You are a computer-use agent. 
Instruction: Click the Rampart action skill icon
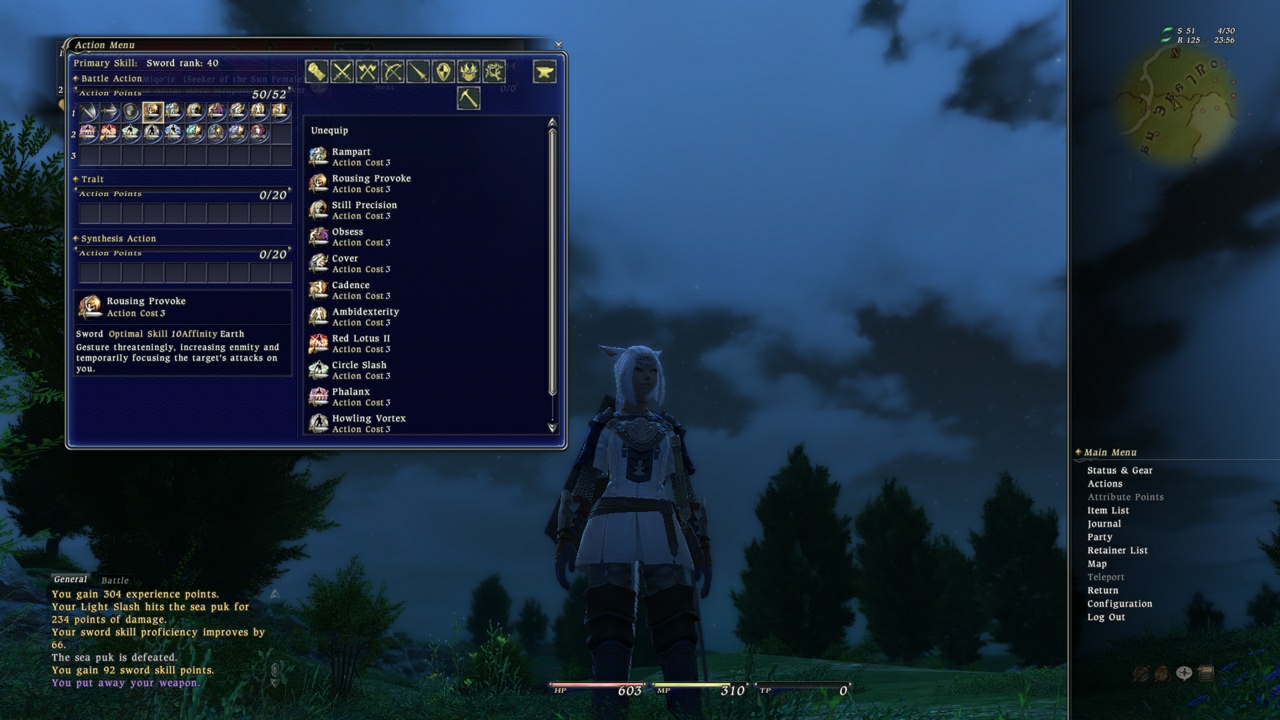pyautogui.click(x=319, y=155)
